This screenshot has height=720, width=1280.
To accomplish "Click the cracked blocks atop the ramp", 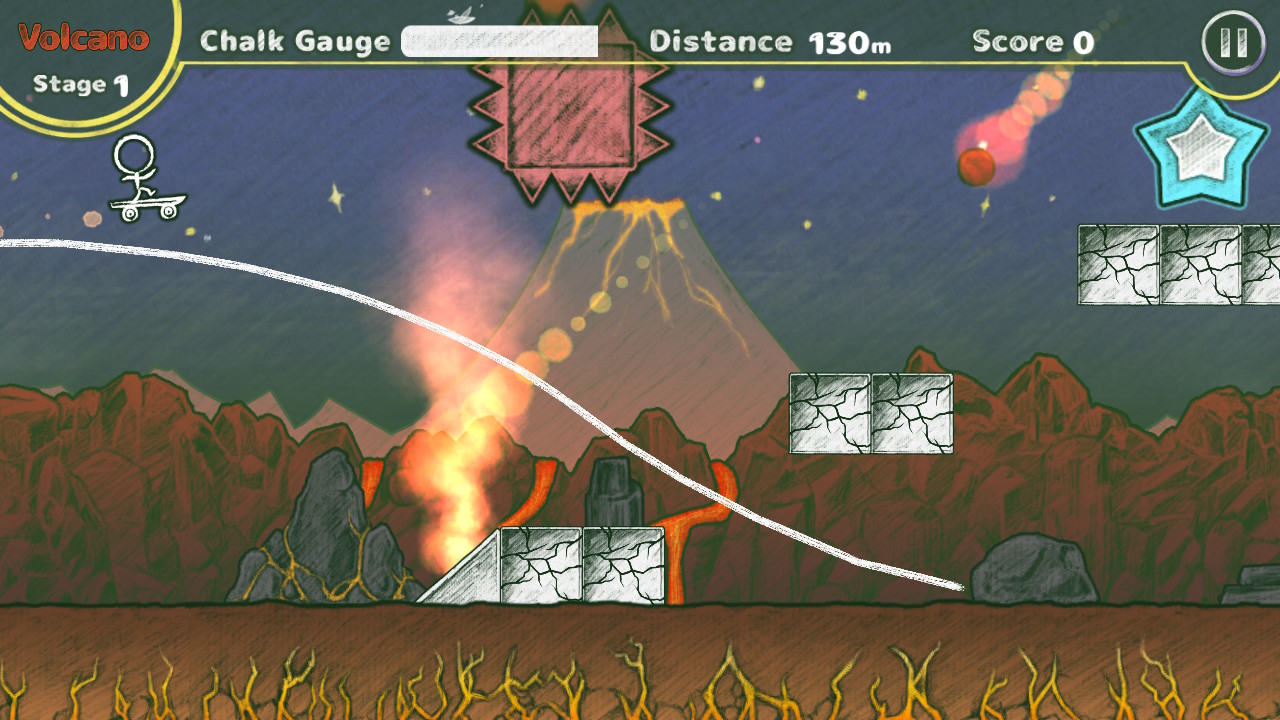I will (x=585, y=565).
